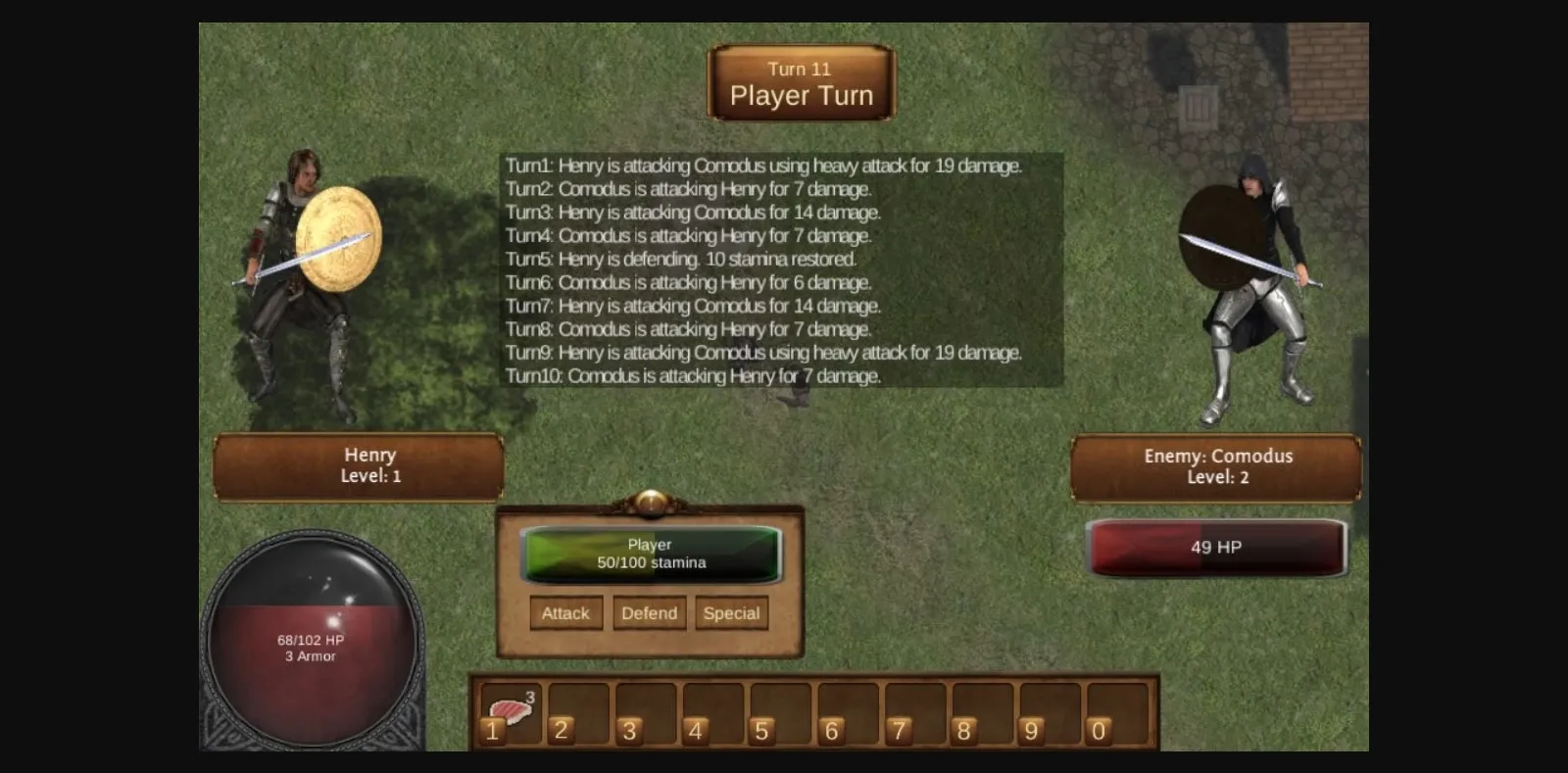This screenshot has width=1568, height=773.
Task: Open the combat log panel
Action: pyautogui.click(x=779, y=269)
